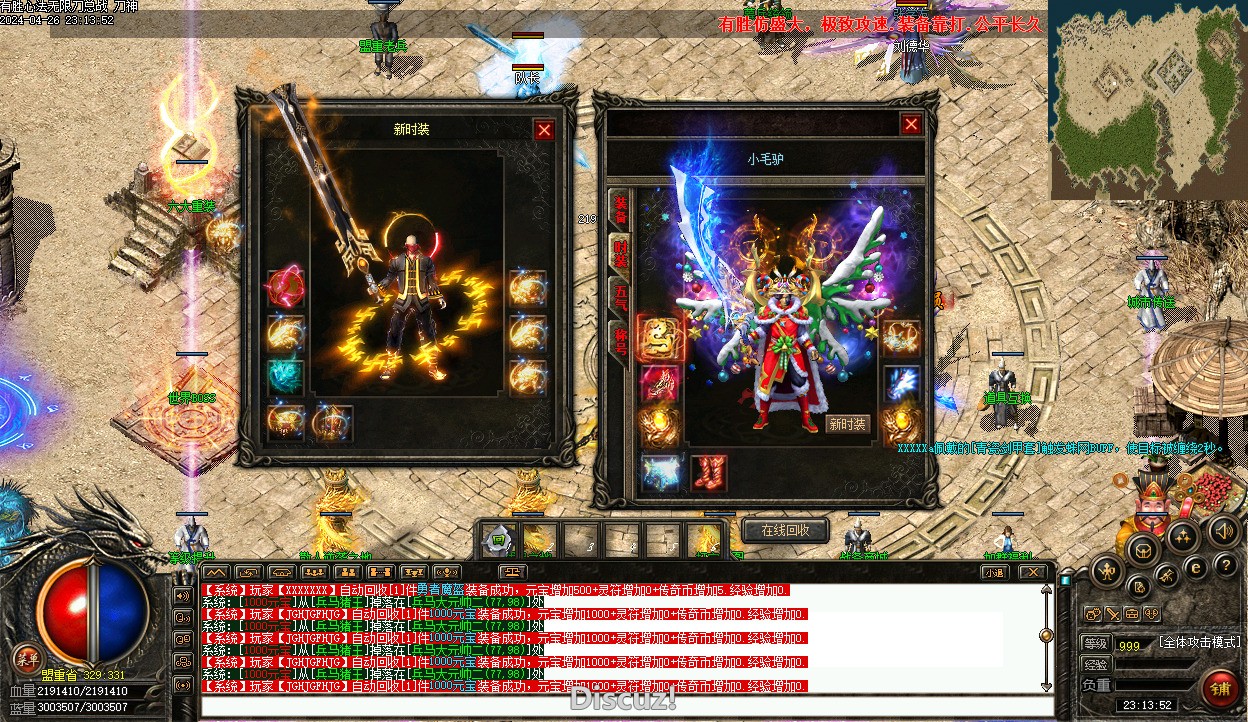This screenshot has width=1248, height=722.
Task: Show the 称号 titles tab
Action: click(x=620, y=343)
